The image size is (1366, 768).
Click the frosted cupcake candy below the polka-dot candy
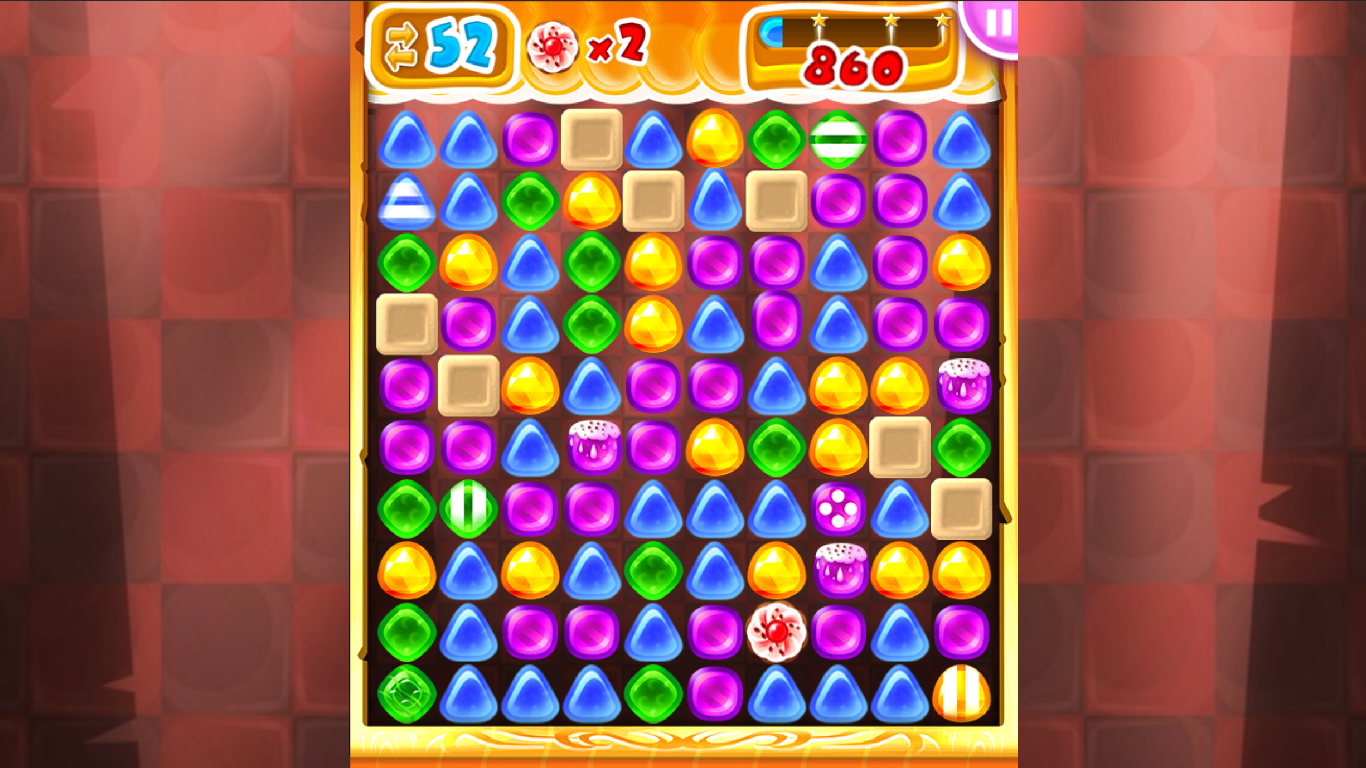pos(839,568)
